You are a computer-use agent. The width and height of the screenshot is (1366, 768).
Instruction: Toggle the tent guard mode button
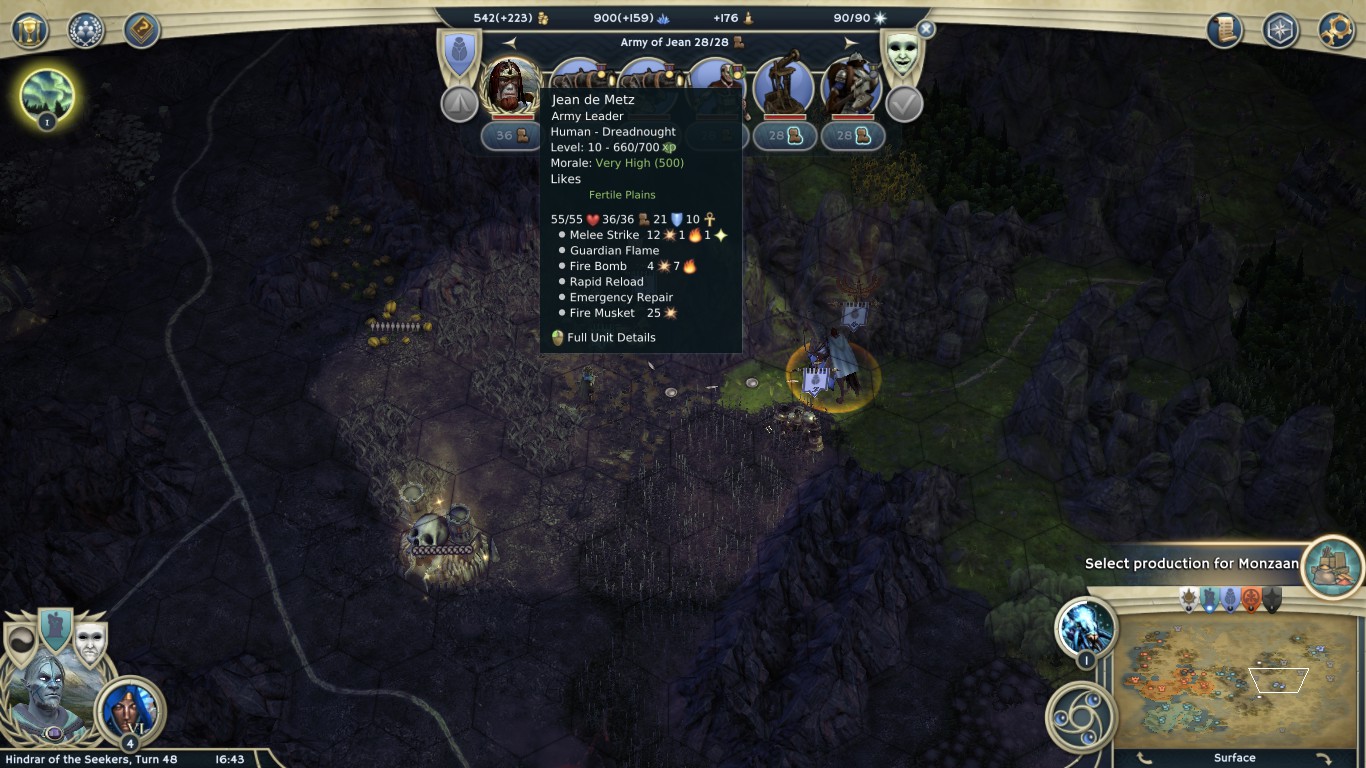pos(459,104)
